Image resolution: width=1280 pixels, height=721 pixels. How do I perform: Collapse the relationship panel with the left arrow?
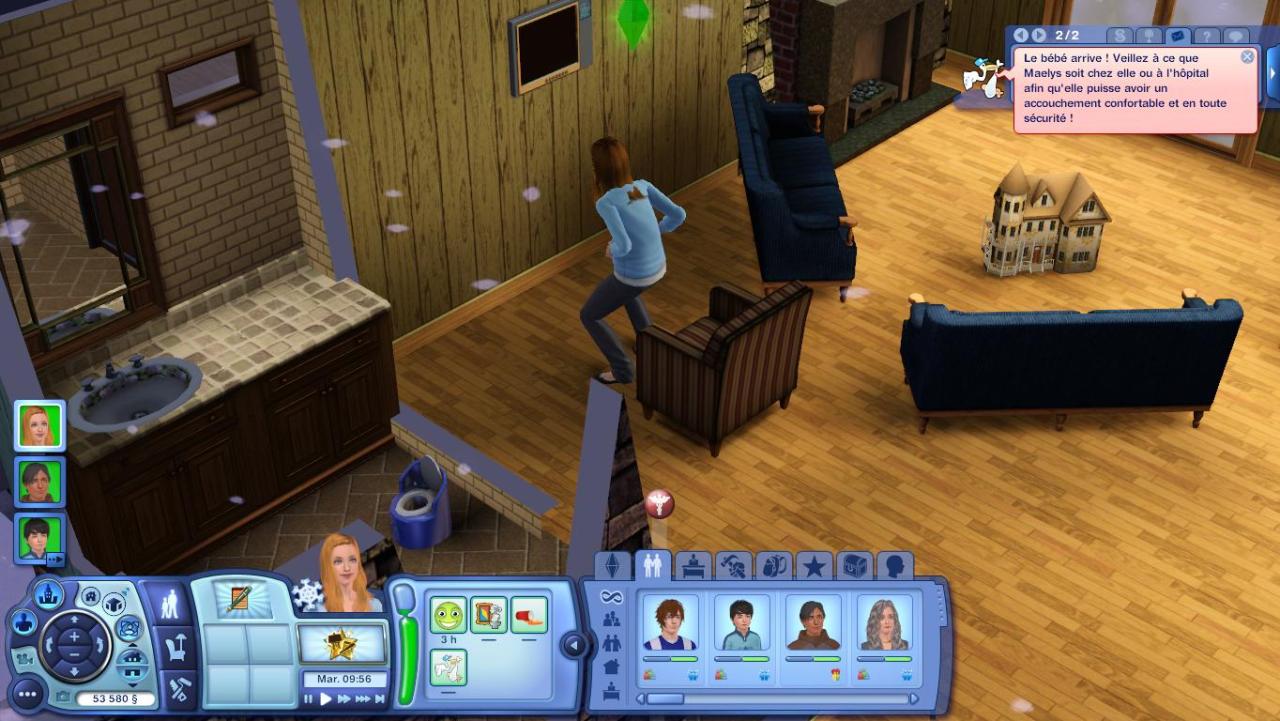(x=574, y=646)
